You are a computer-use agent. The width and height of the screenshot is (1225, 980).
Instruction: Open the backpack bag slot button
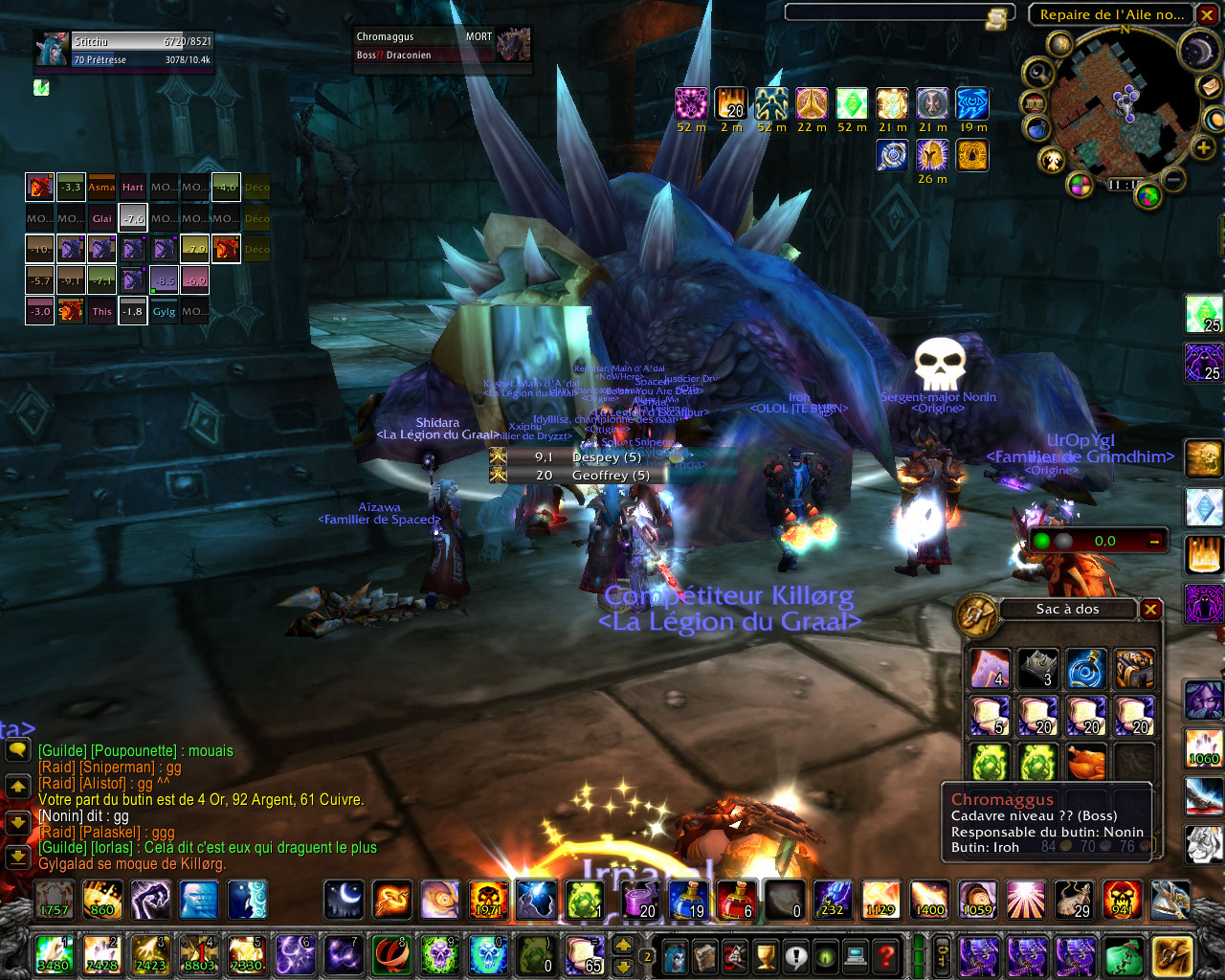pyautogui.click(x=1172, y=955)
